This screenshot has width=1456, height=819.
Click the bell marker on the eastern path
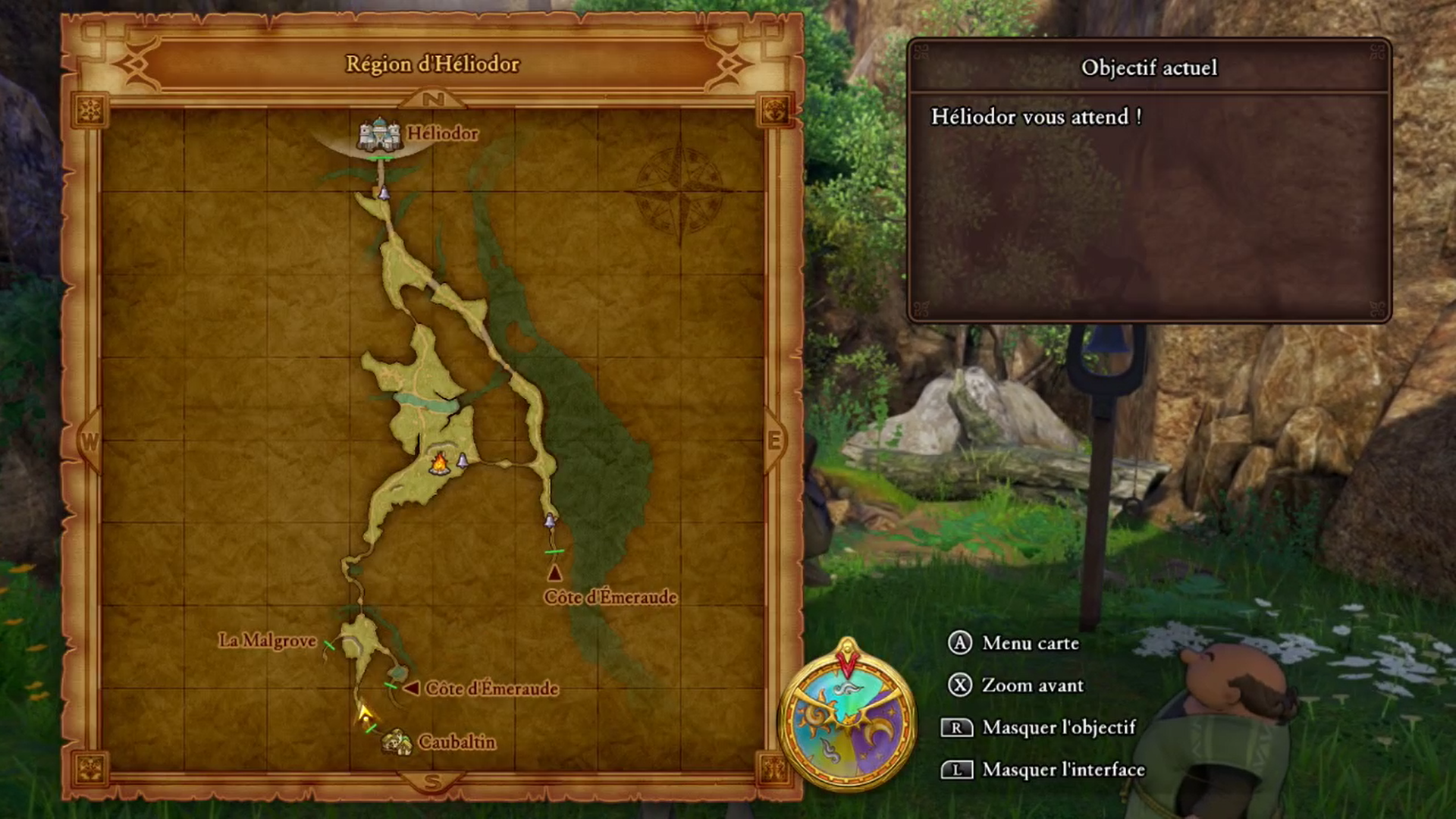click(550, 521)
